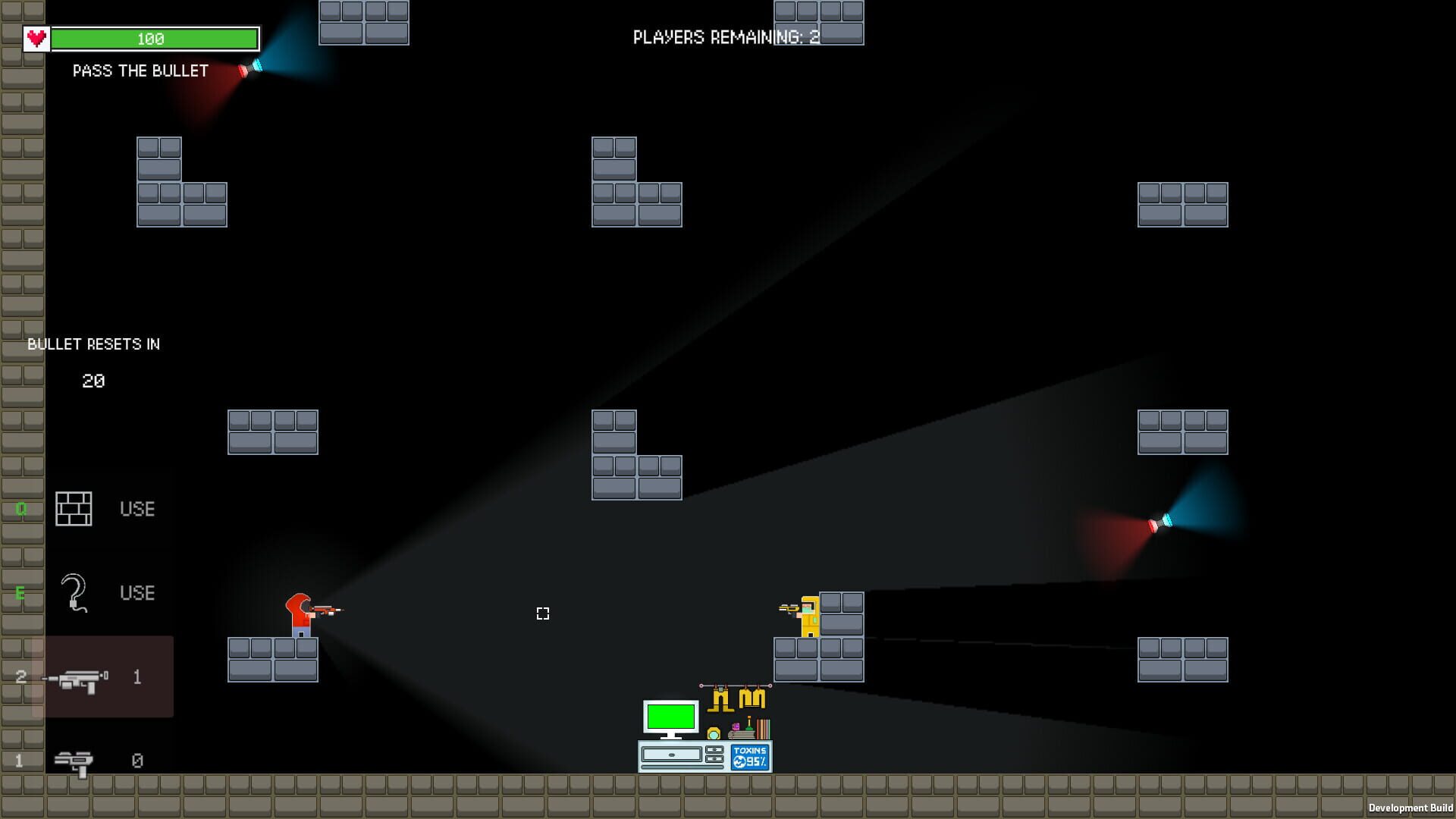Image resolution: width=1456 pixels, height=819 pixels.
Task: Click the bullet reset countdown number 20
Action: [x=94, y=381]
